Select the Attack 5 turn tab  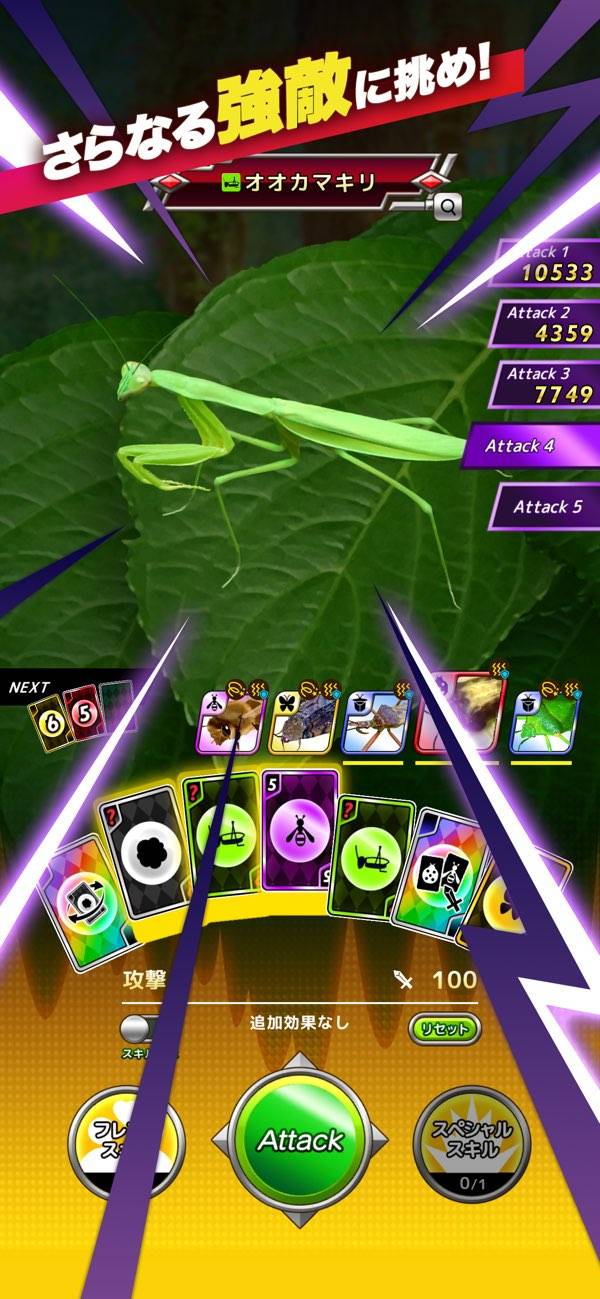click(545, 506)
